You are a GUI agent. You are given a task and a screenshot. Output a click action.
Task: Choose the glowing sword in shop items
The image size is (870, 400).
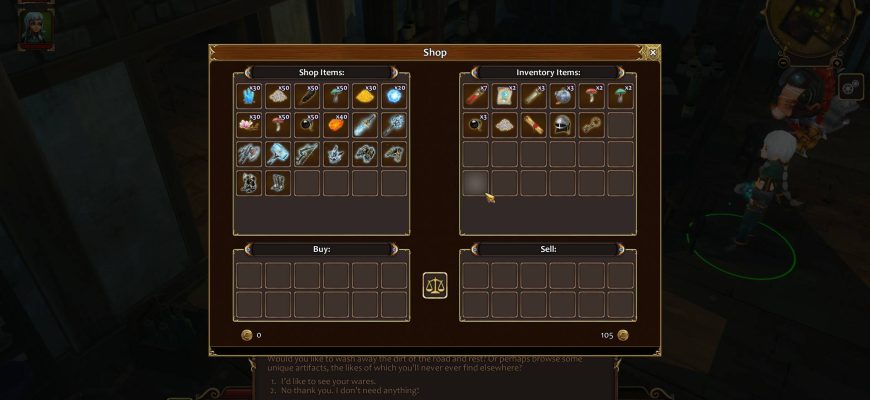click(365, 125)
